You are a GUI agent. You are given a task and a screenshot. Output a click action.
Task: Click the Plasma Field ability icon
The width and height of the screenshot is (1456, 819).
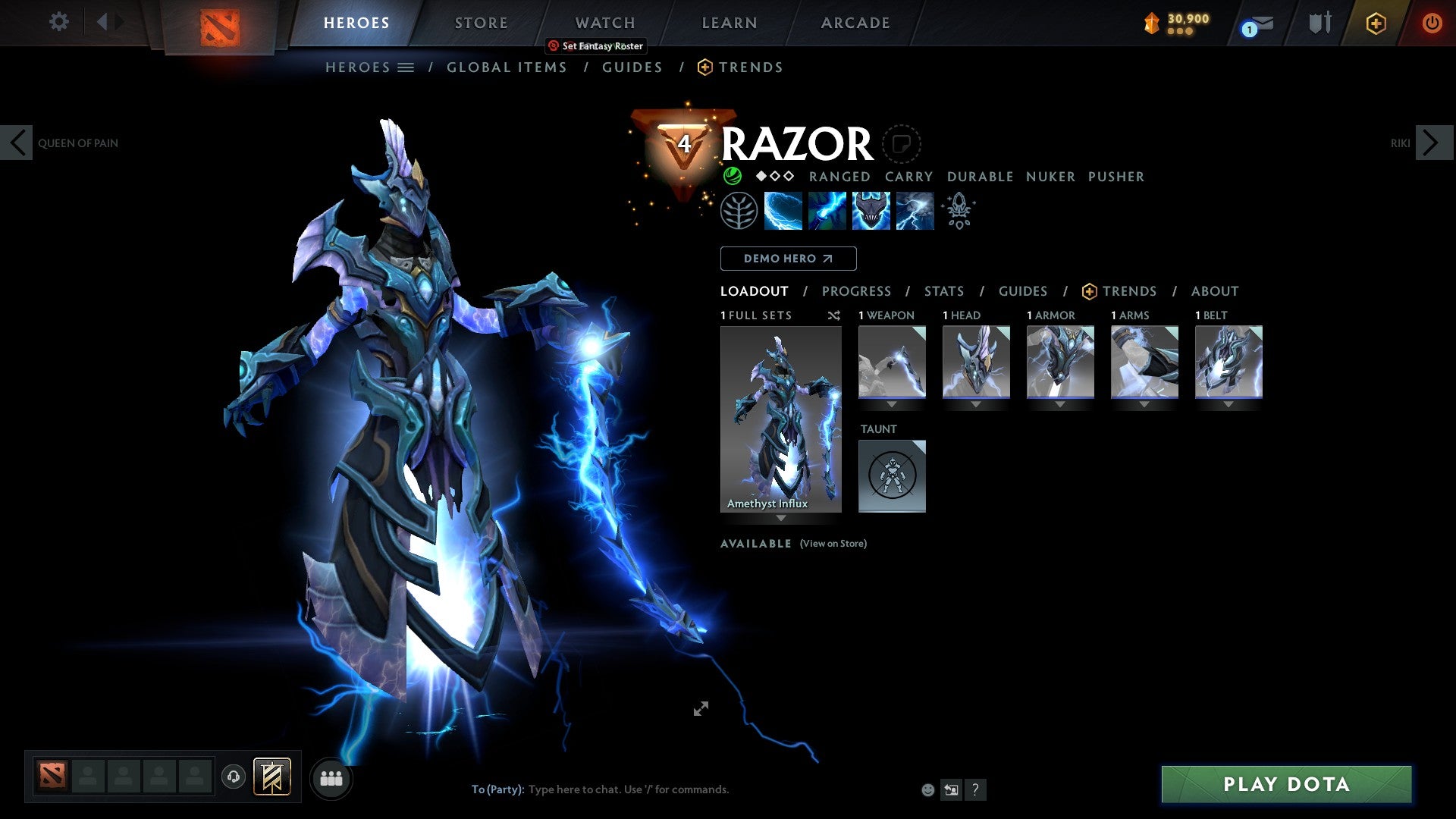[x=781, y=210]
